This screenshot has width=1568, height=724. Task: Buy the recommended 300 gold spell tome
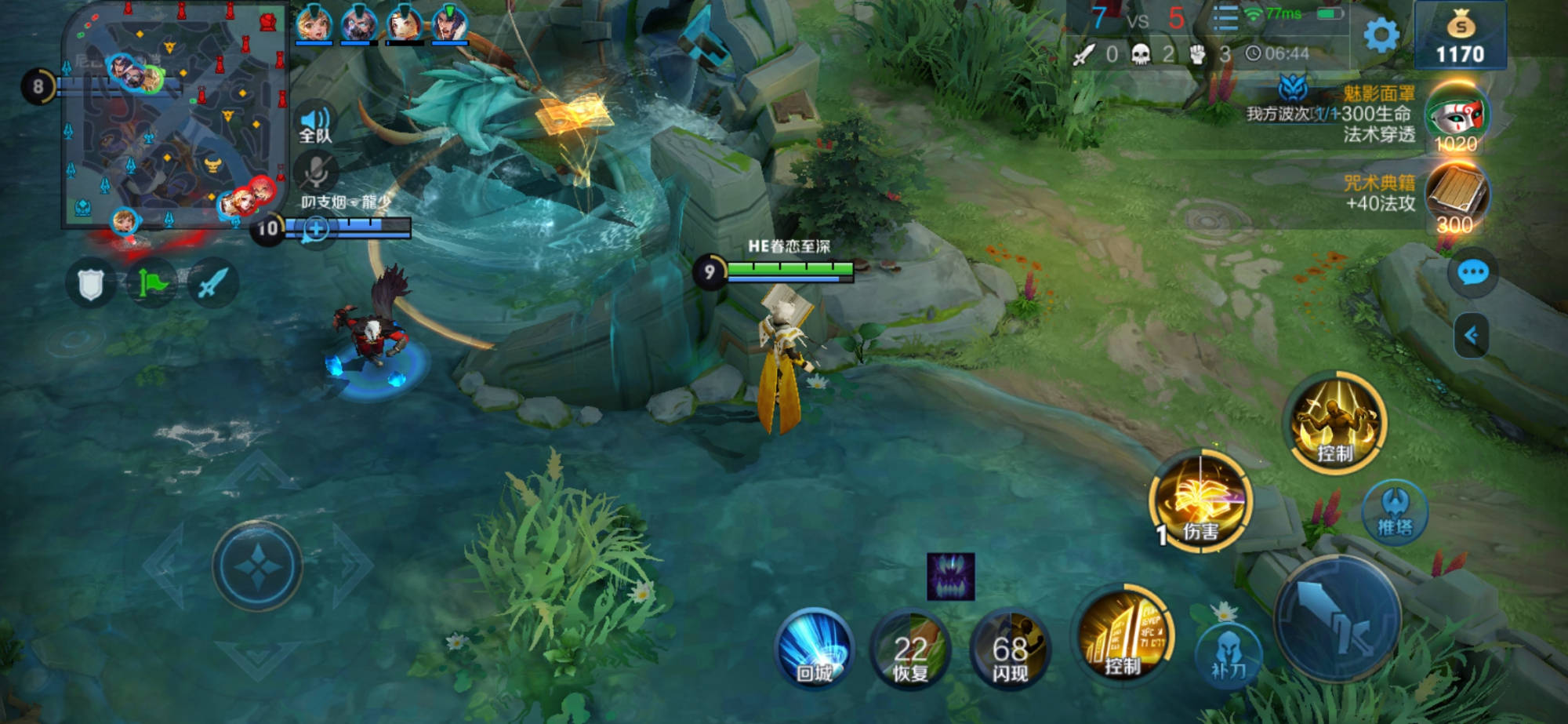[1456, 195]
